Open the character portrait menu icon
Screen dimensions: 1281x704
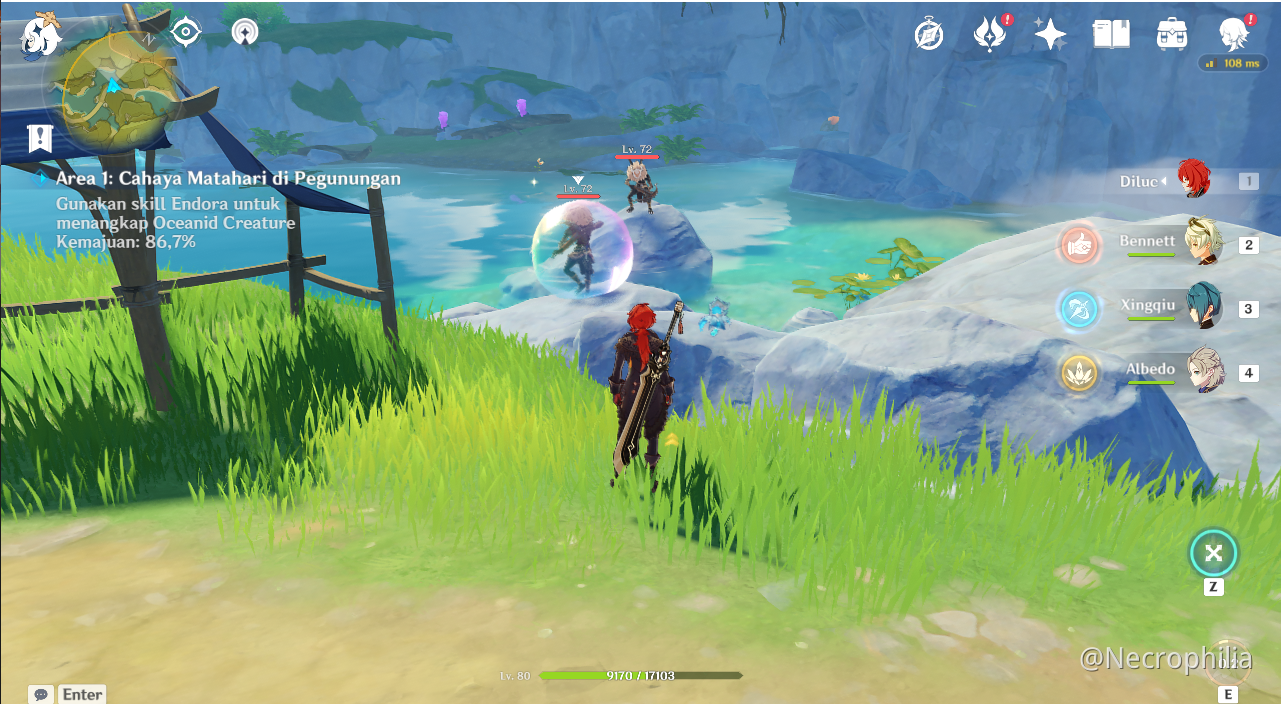[x=1233, y=35]
